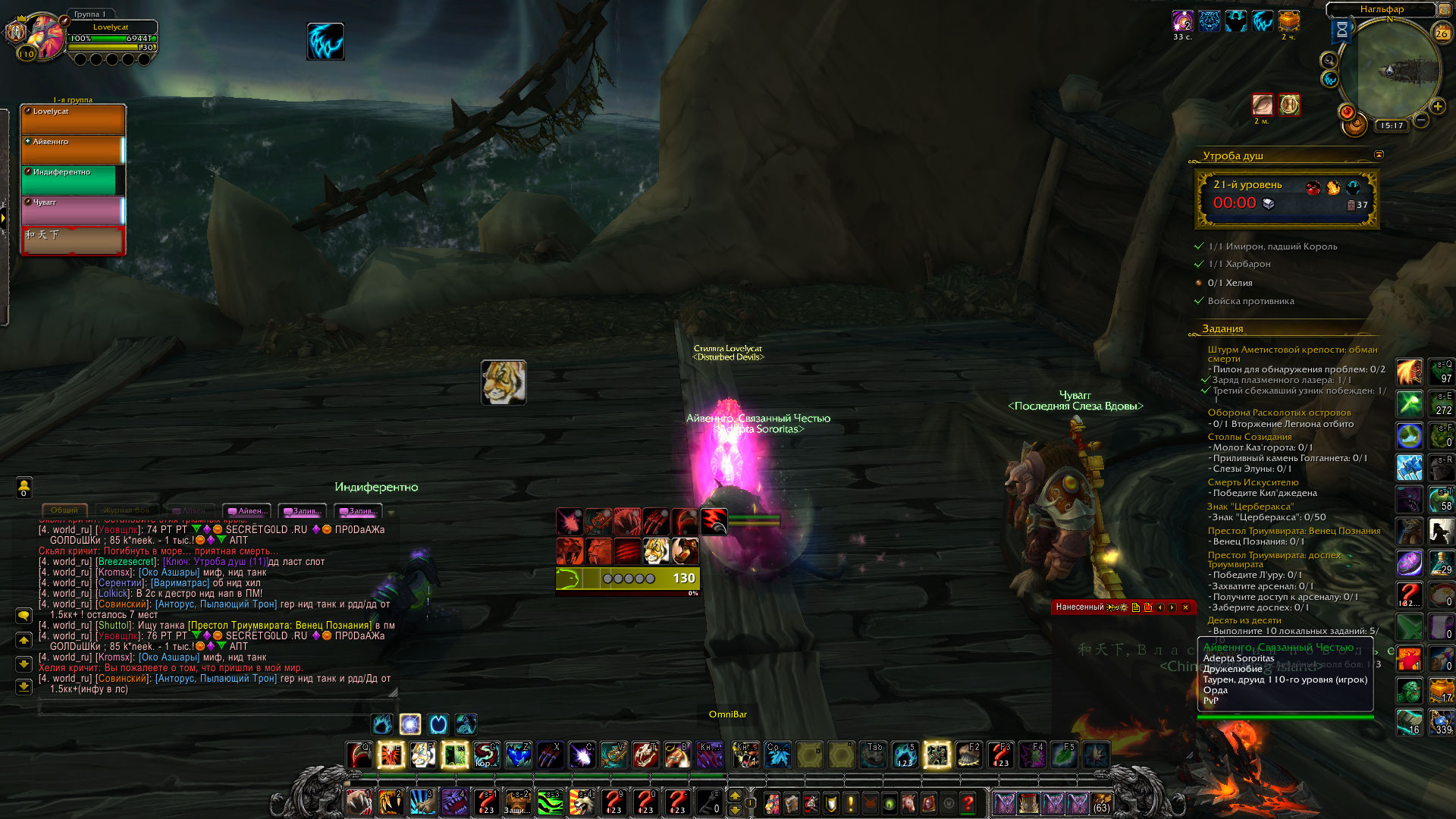Zoom in the minimap with plus button
This screenshot has width=1456, height=819.
(x=1437, y=107)
